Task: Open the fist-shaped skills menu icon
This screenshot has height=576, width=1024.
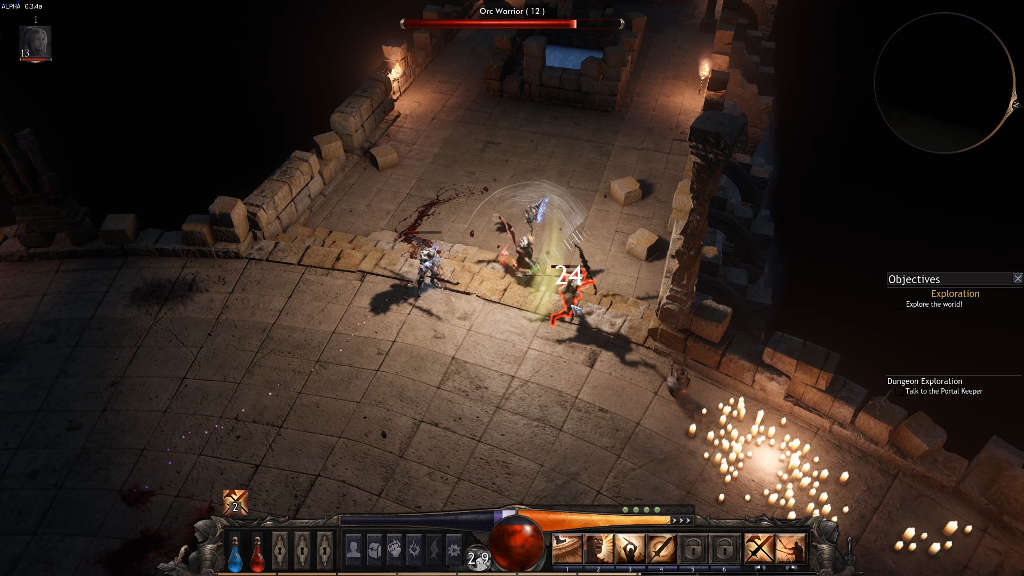Action: coord(394,548)
